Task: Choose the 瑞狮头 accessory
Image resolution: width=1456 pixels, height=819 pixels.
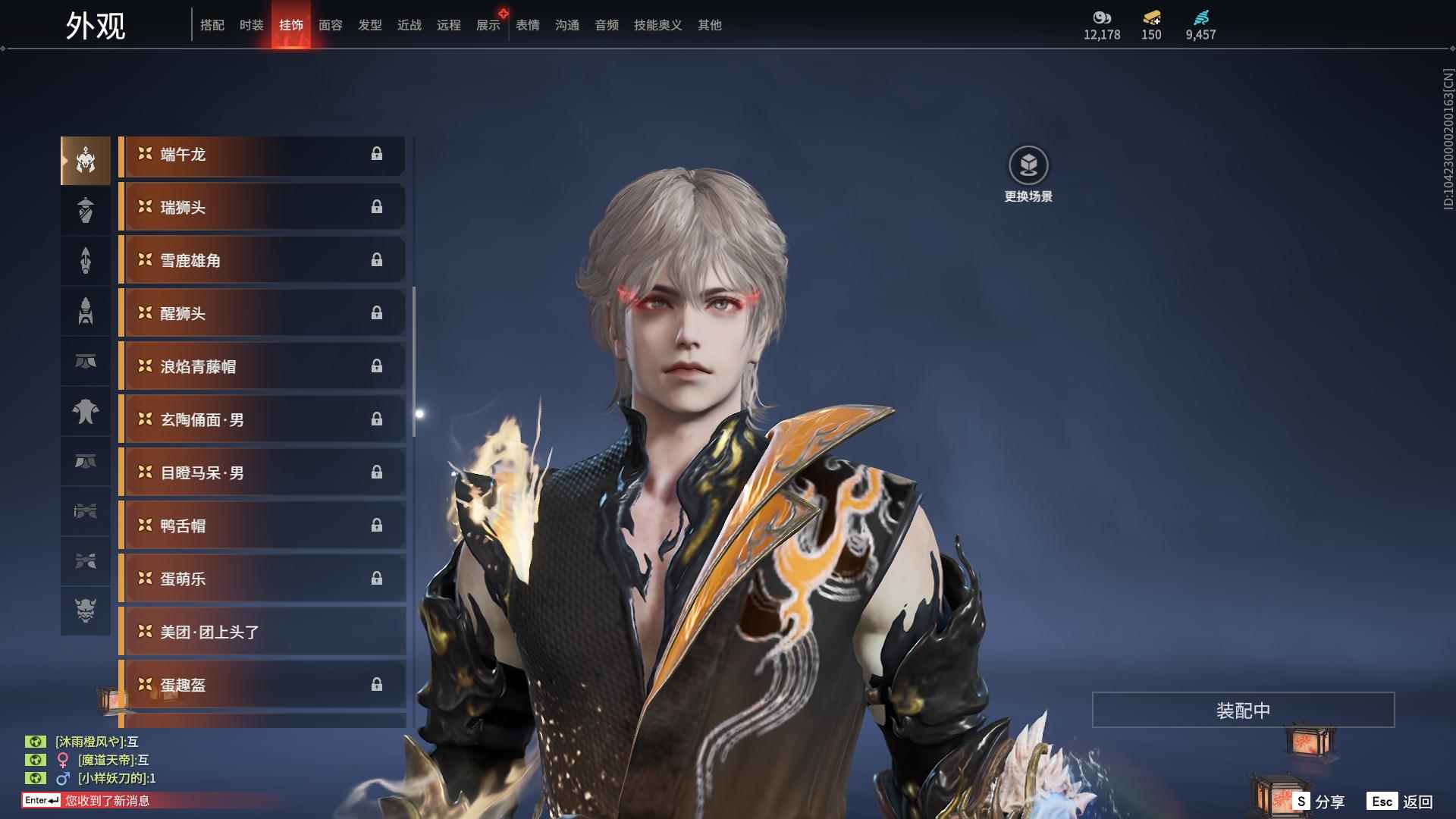Action: tap(262, 208)
